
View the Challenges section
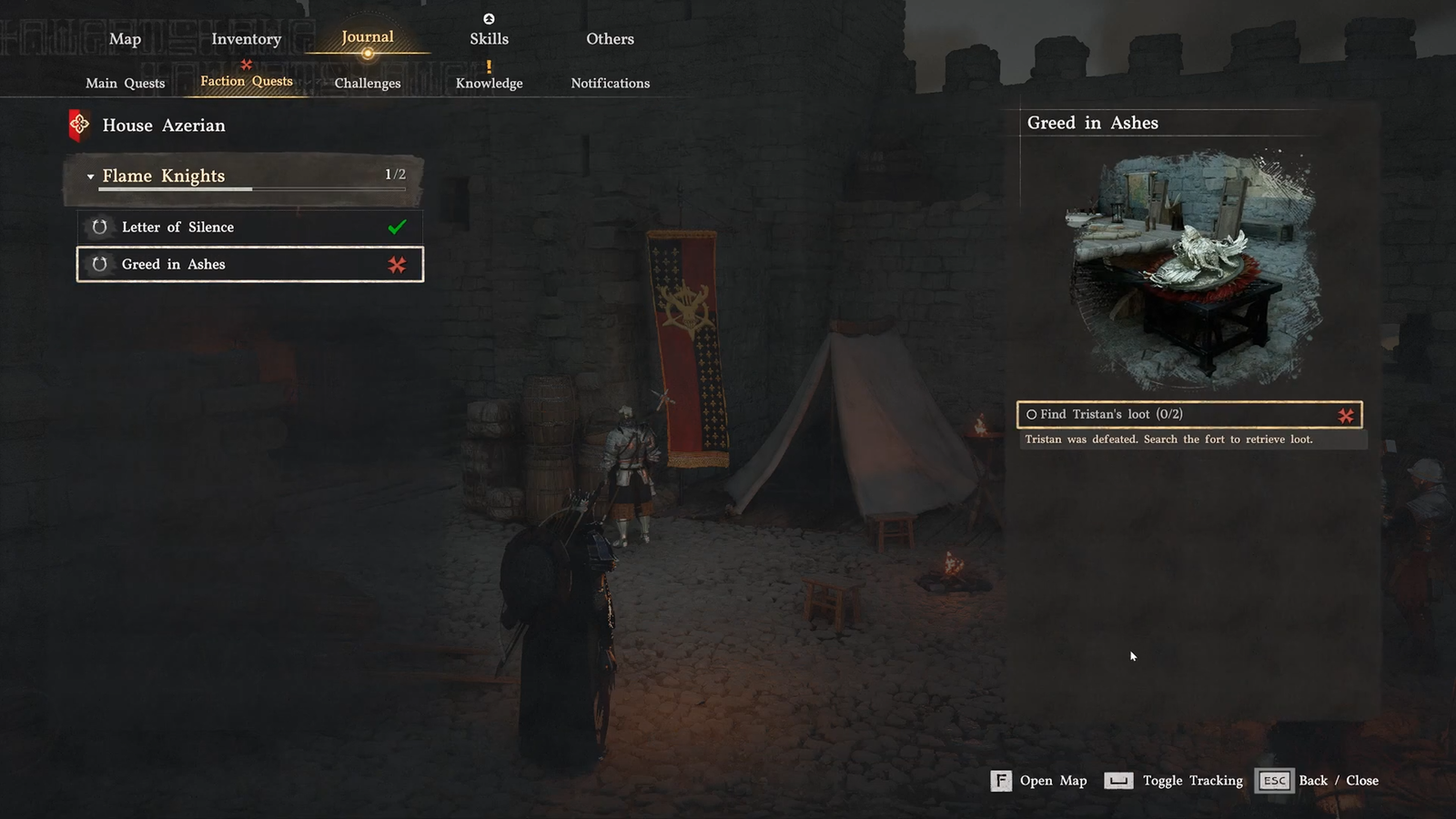(x=368, y=83)
